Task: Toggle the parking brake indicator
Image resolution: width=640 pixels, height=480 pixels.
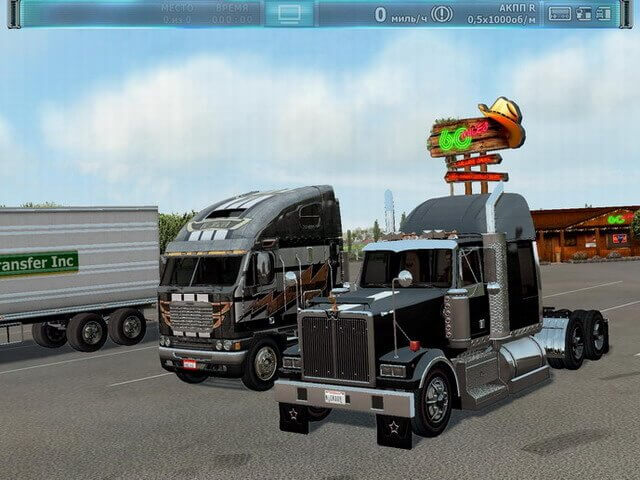Action: (441, 14)
